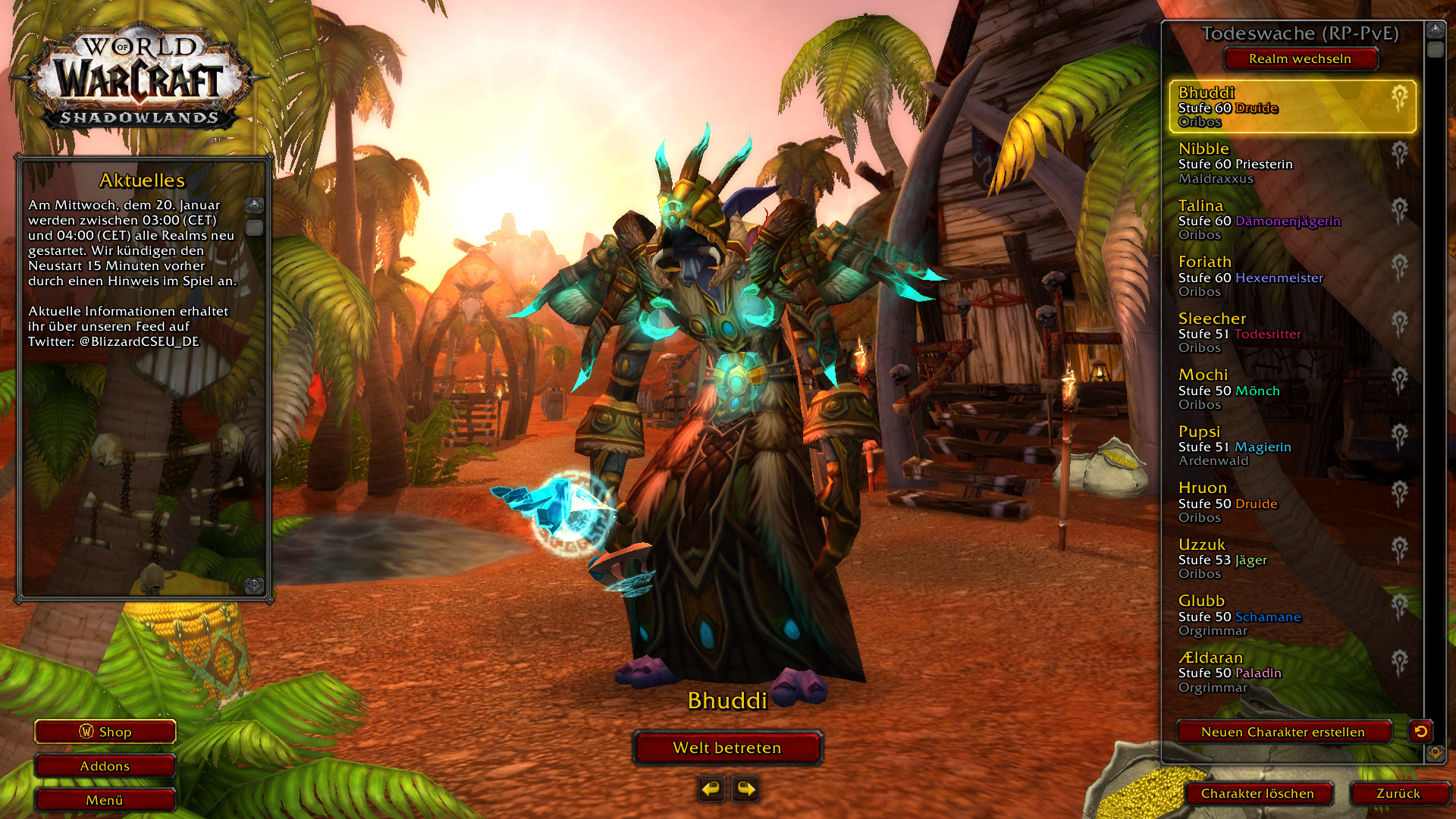
Task: Open the Shop
Action: pos(105,732)
